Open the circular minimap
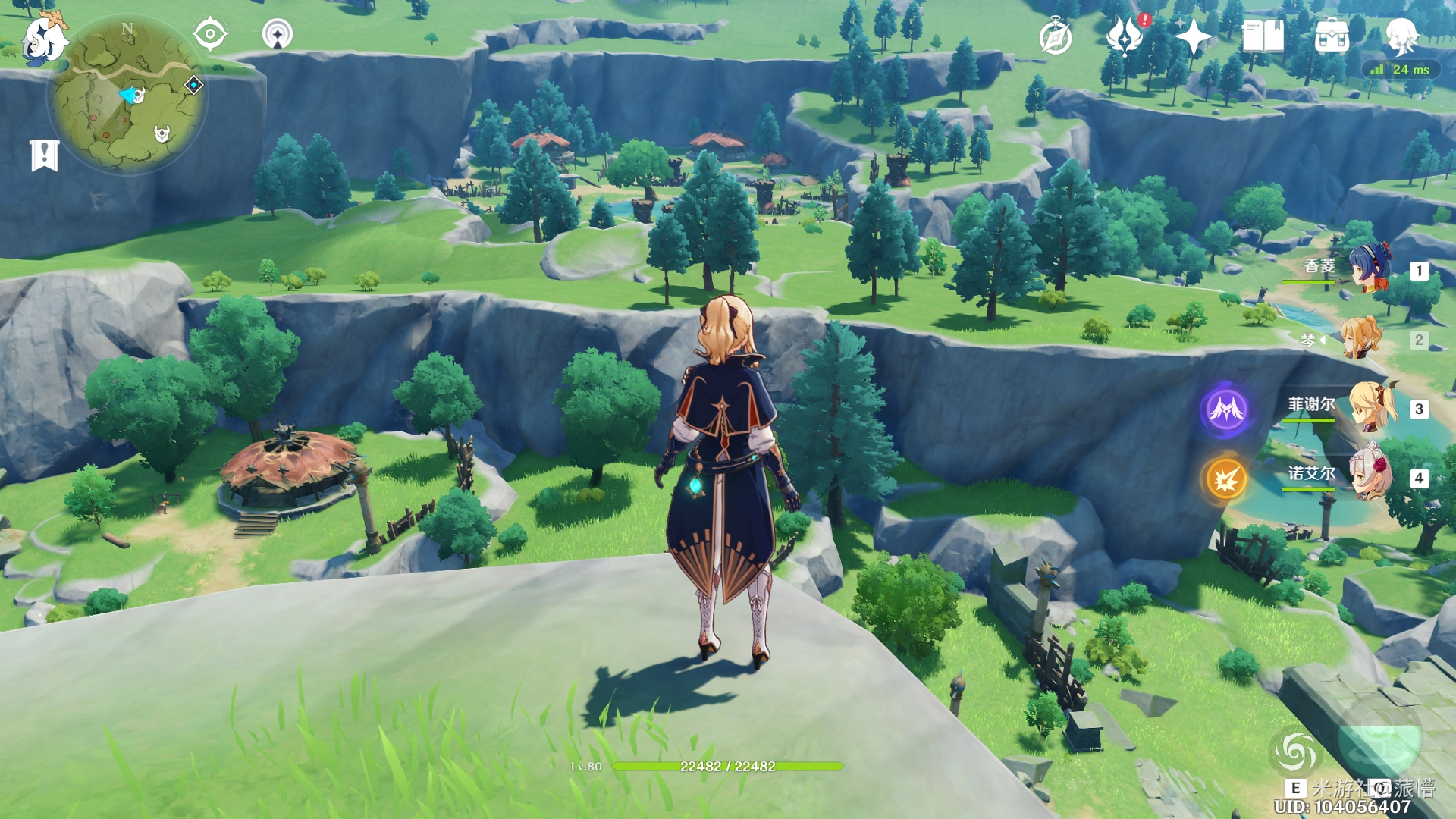This screenshot has height=819, width=1456. coord(127,94)
